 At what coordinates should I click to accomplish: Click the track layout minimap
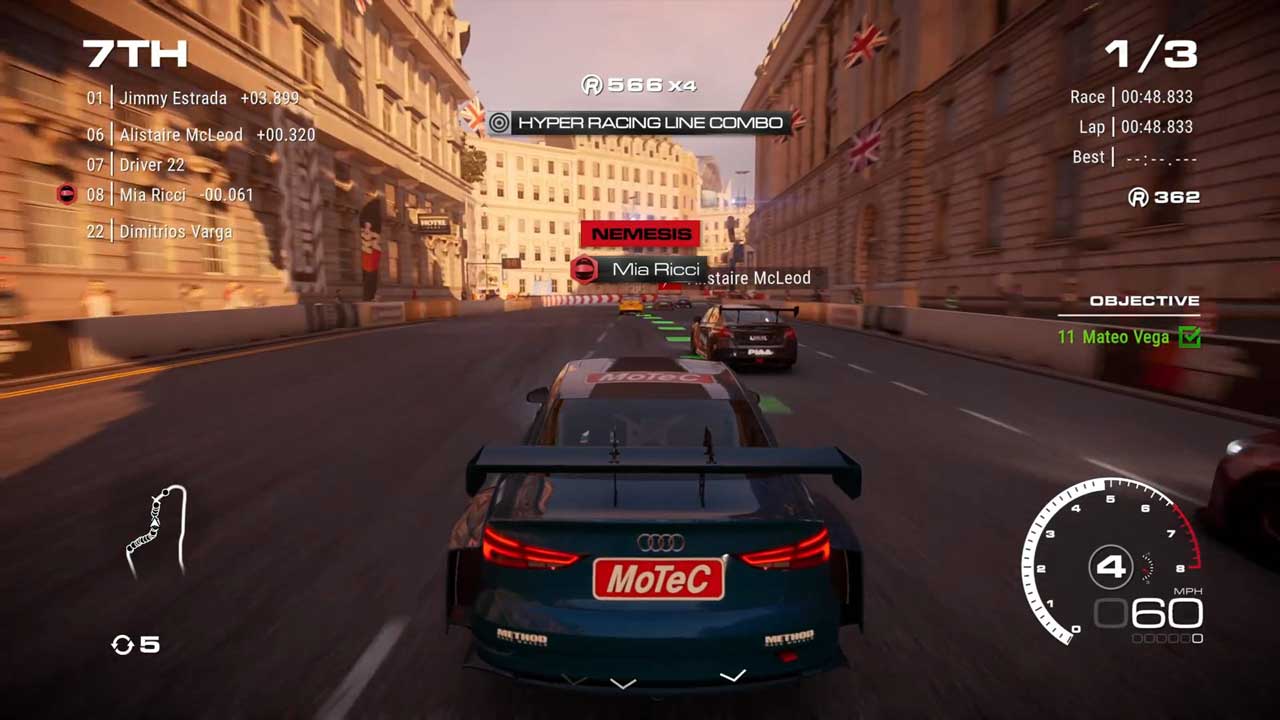coord(158,531)
